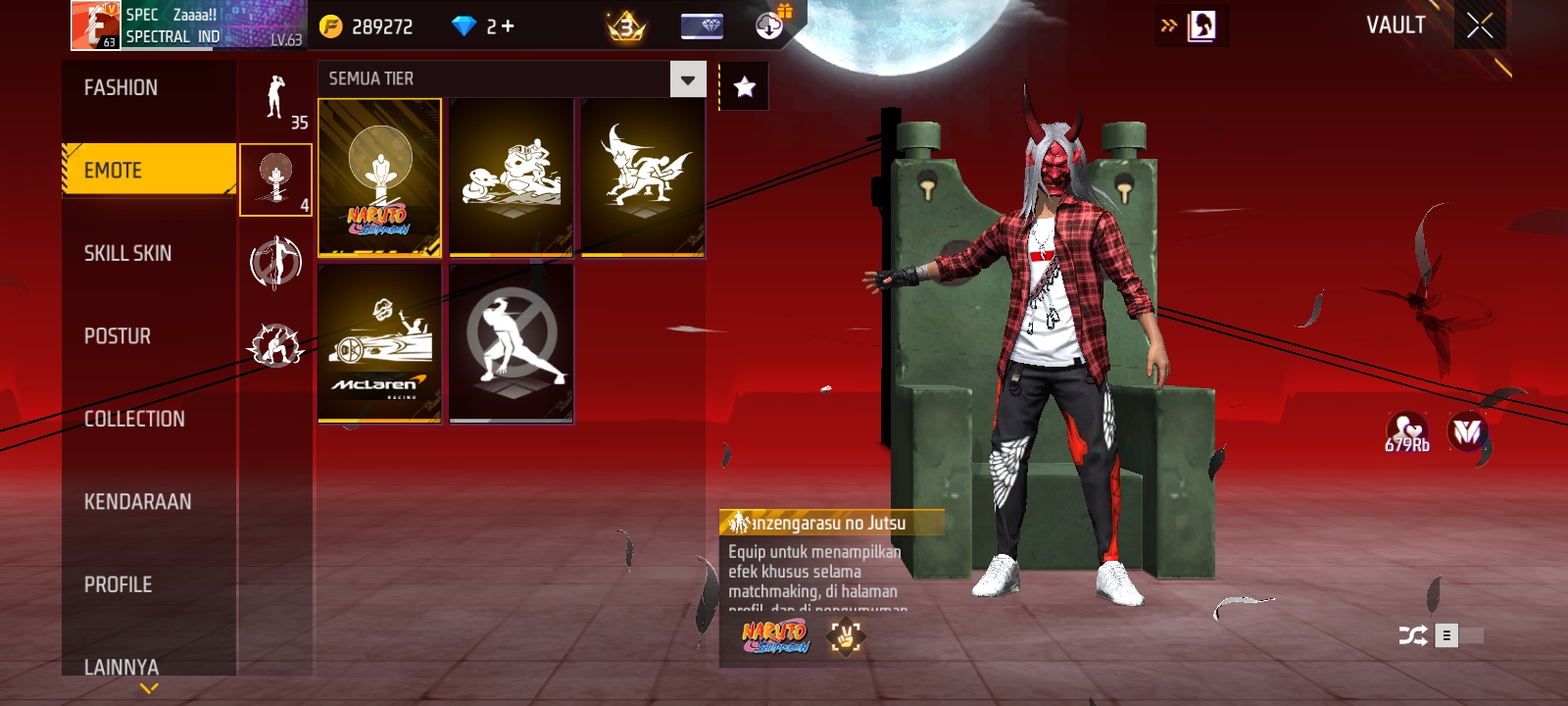Pick the McLaren racing emote
The width and height of the screenshot is (1568, 706).
380,343
